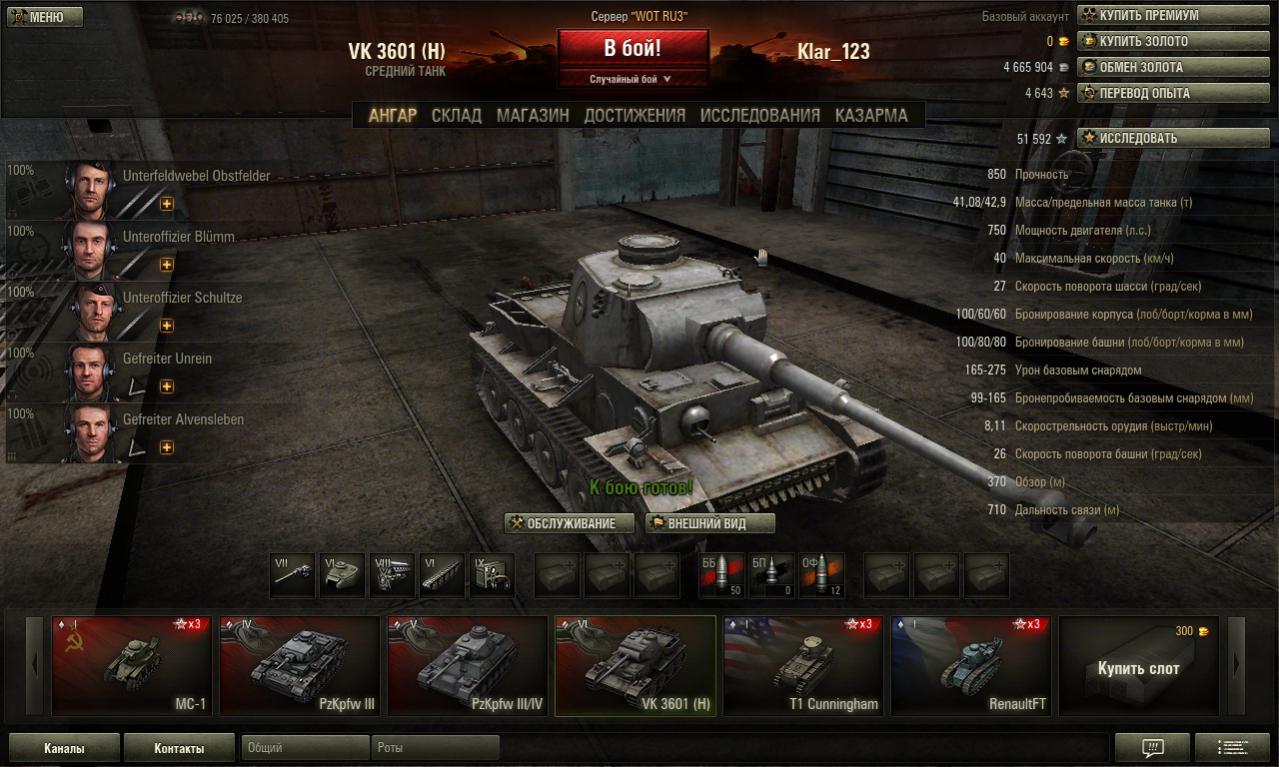Open the Случайный бой battle type dropdown
The width and height of the screenshot is (1279, 767).
pyautogui.click(x=632, y=79)
